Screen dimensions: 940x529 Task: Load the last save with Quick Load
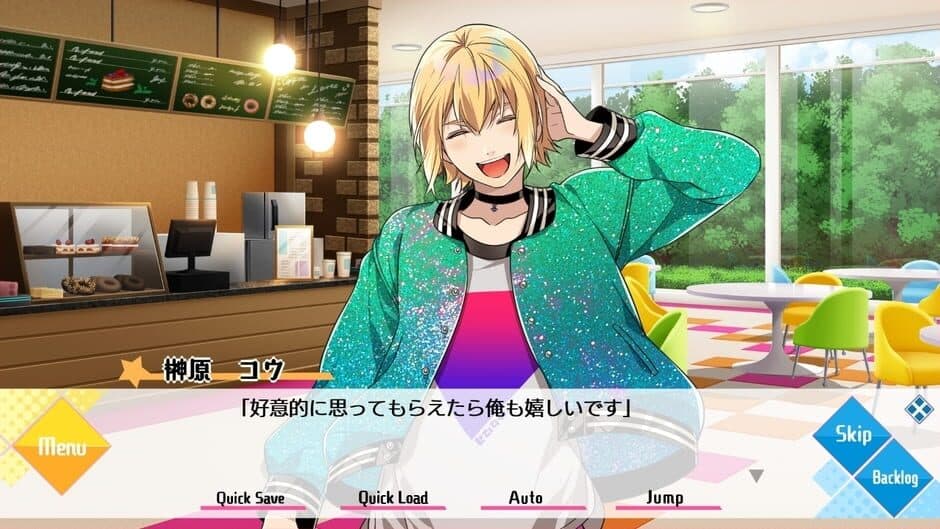coord(393,498)
